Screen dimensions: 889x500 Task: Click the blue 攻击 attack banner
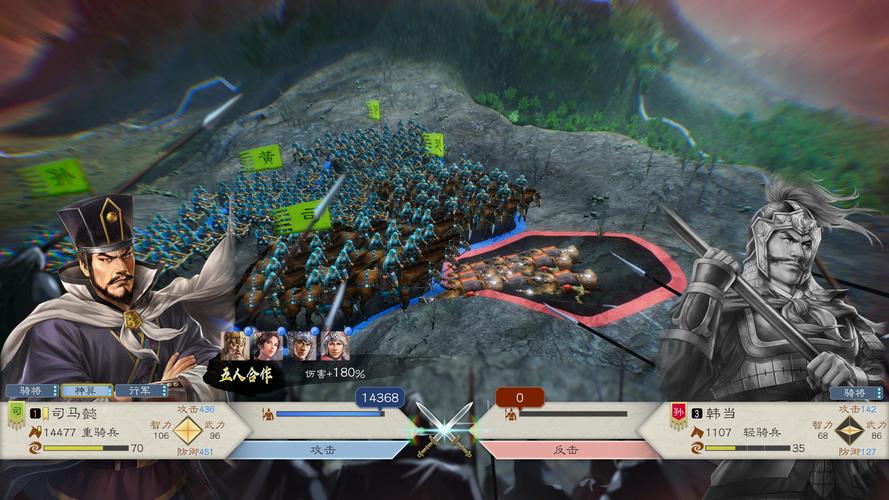pyautogui.click(x=330, y=450)
